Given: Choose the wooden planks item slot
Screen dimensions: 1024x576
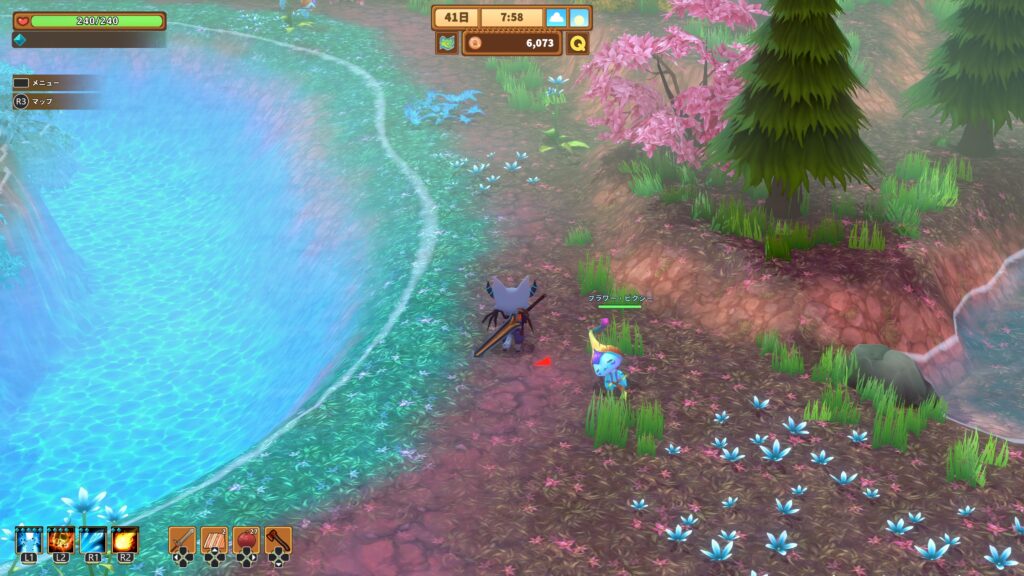Looking at the screenshot, I should pyautogui.click(x=214, y=541).
